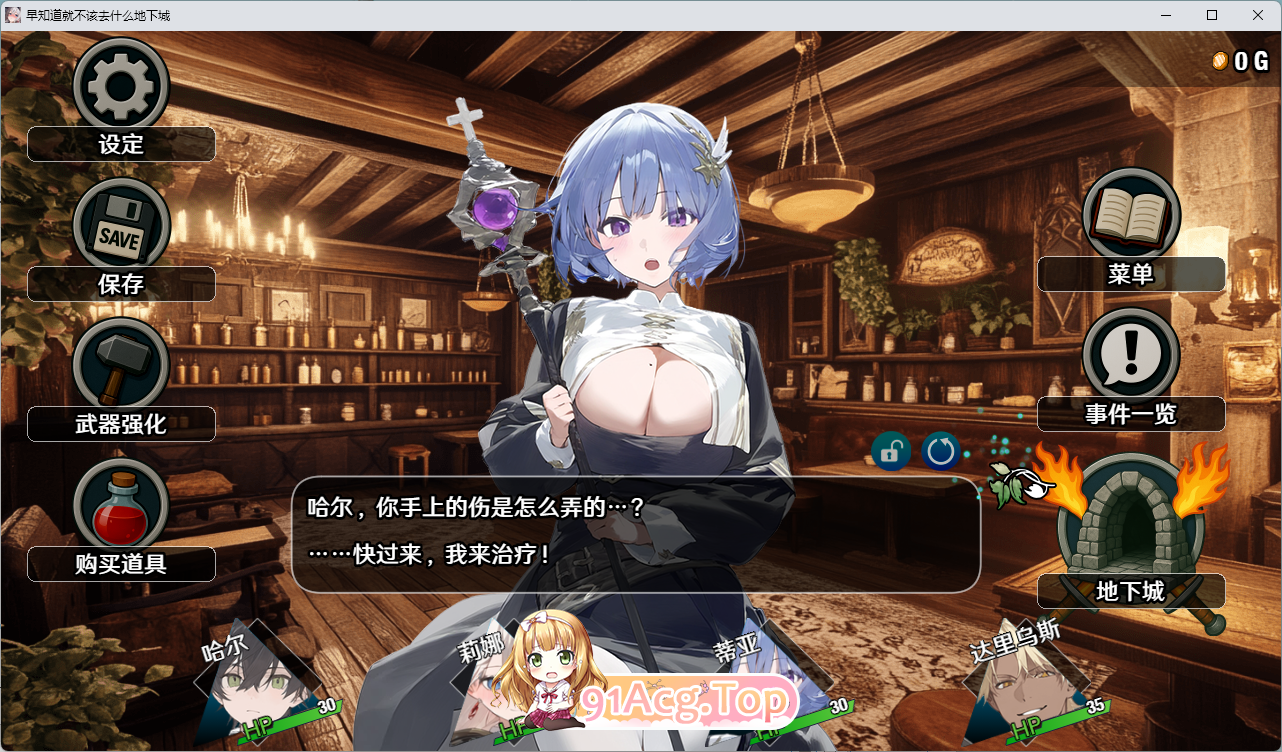Viewport: 1282px width, 752px height.
Task: Click the 购买道具 buy items button label
Action: pos(121,564)
